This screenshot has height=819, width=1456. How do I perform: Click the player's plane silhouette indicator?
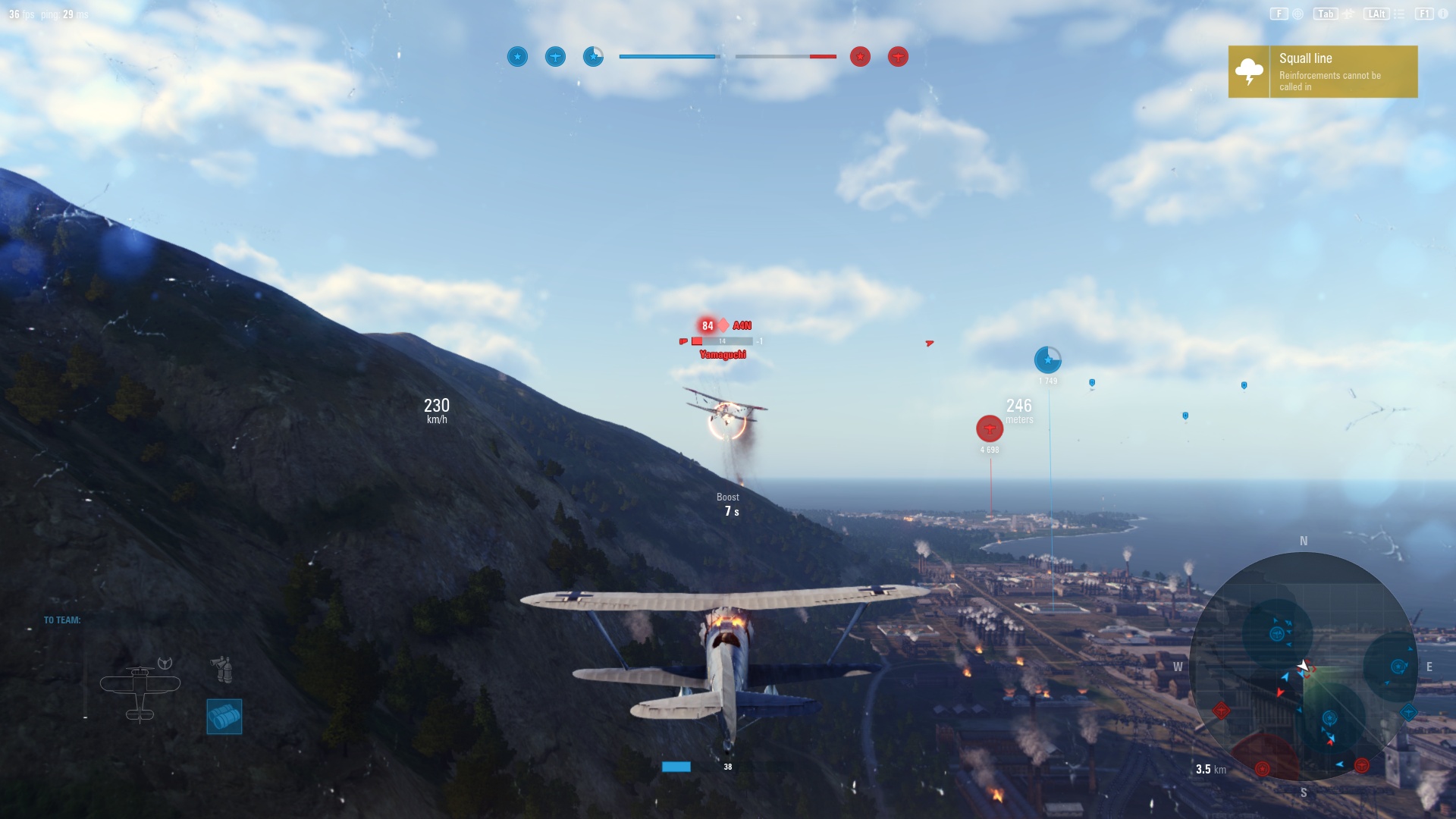pyautogui.click(x=141, y=686)
